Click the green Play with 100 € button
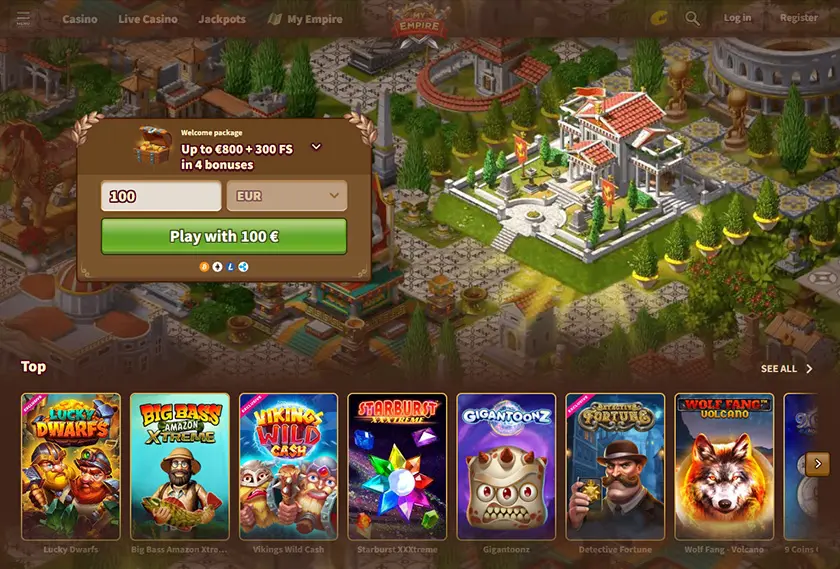840x569 pixels. [224, 237]
